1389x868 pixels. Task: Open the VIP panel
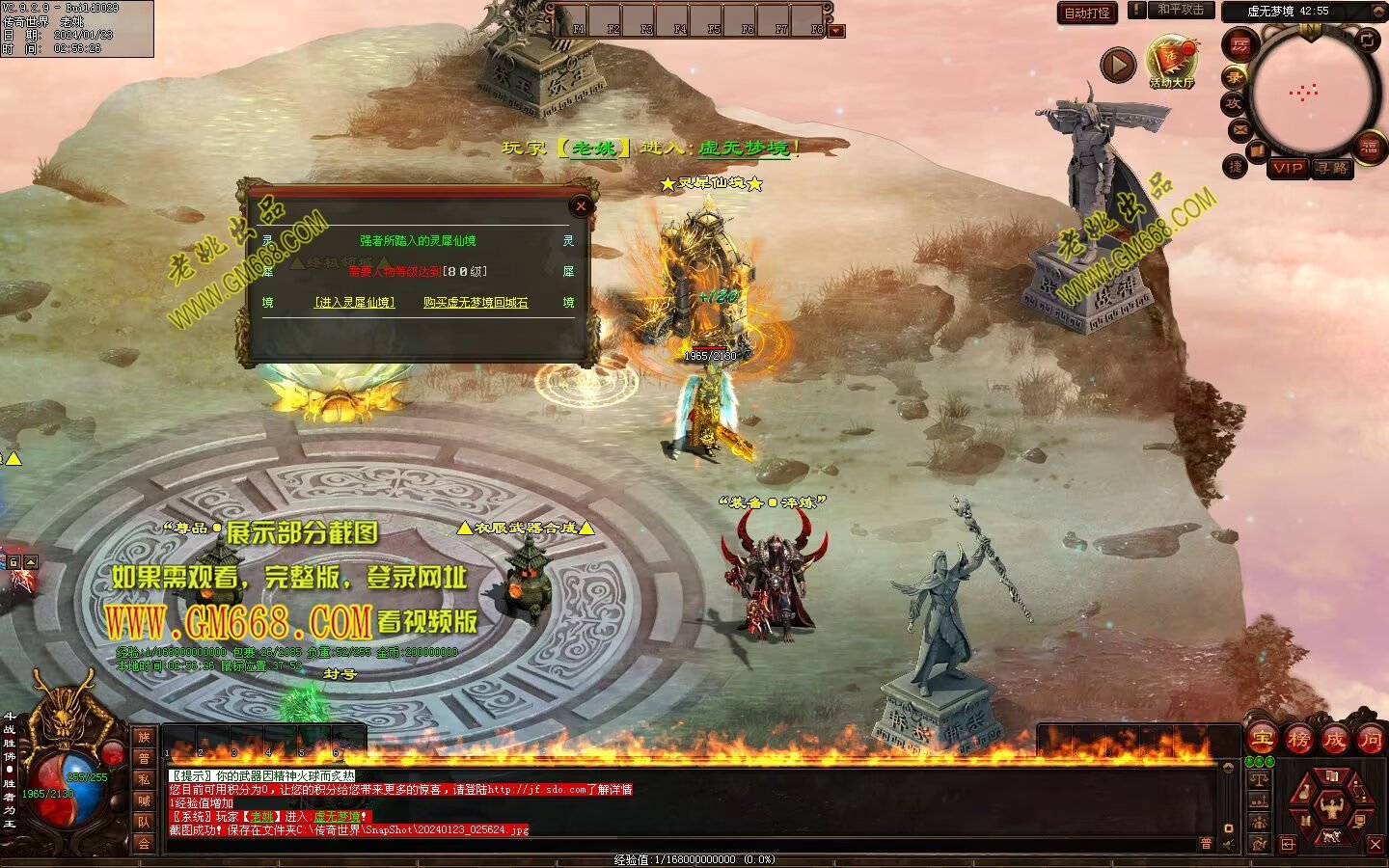1288,168
